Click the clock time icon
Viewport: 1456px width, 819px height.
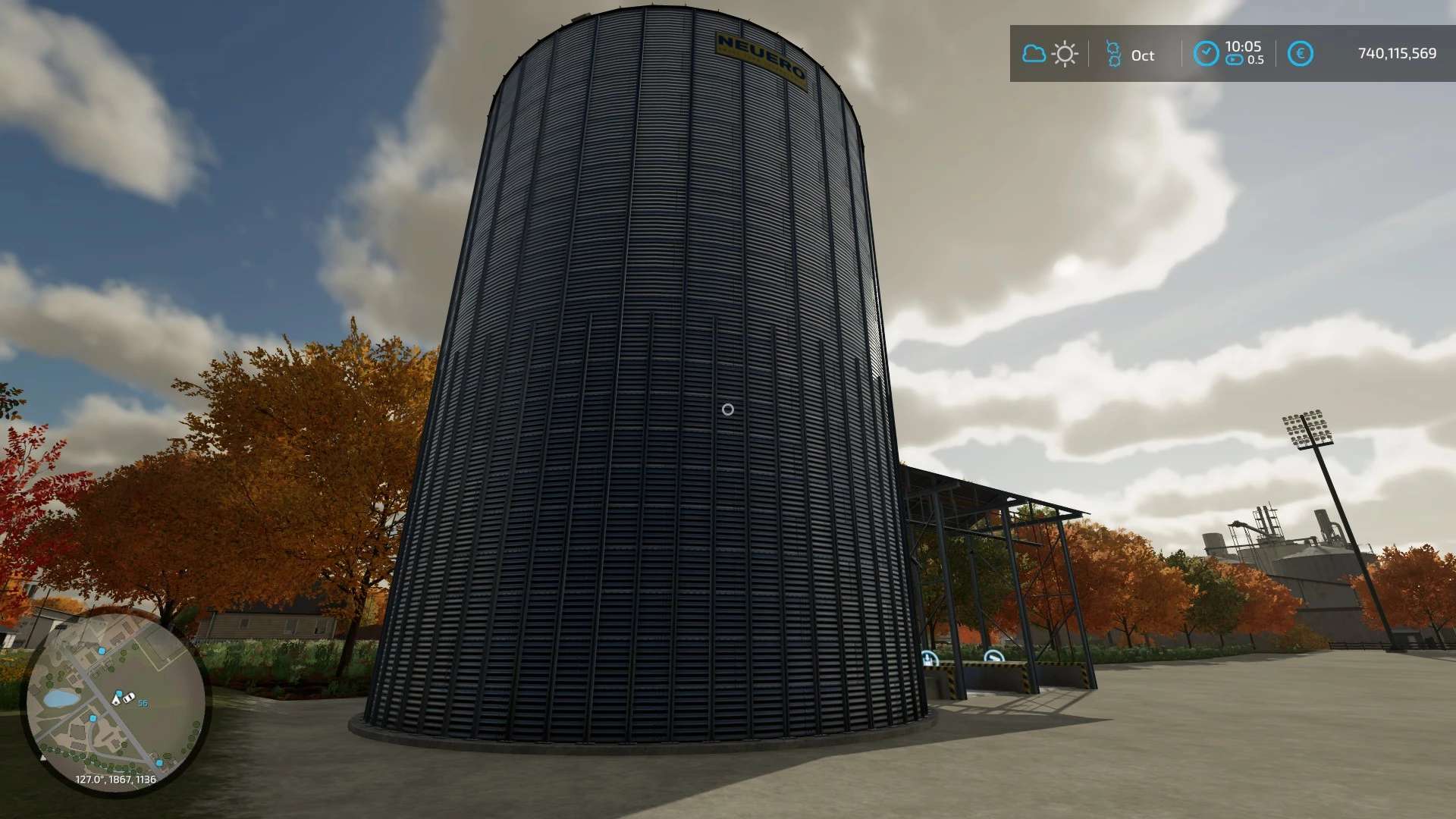coord(1206,53)
